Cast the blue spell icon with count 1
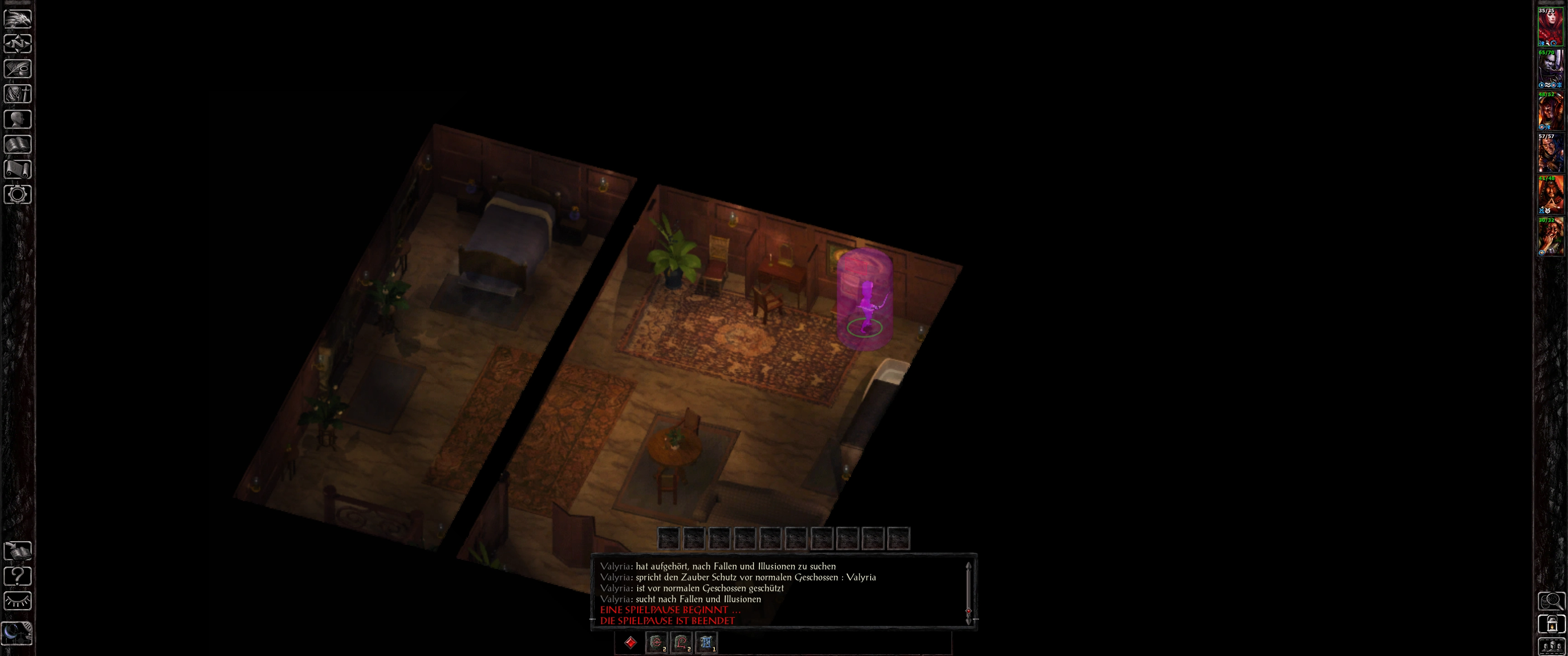The width and height of the screenshot is (1568, 656). click(x=706, y=643)
